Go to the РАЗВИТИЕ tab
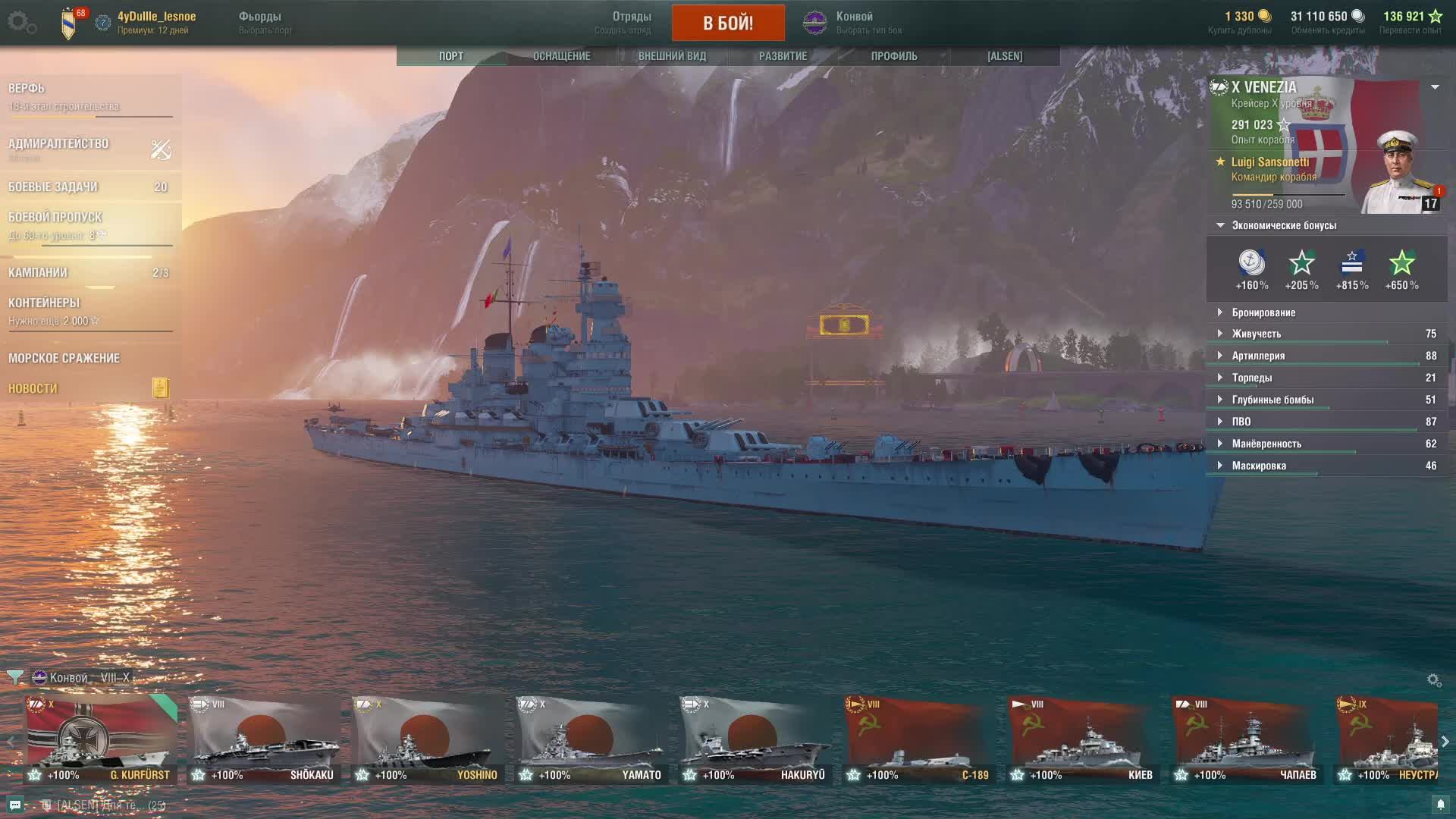The height and width of the screenshot is (819, 1456). tap(783, 56)
